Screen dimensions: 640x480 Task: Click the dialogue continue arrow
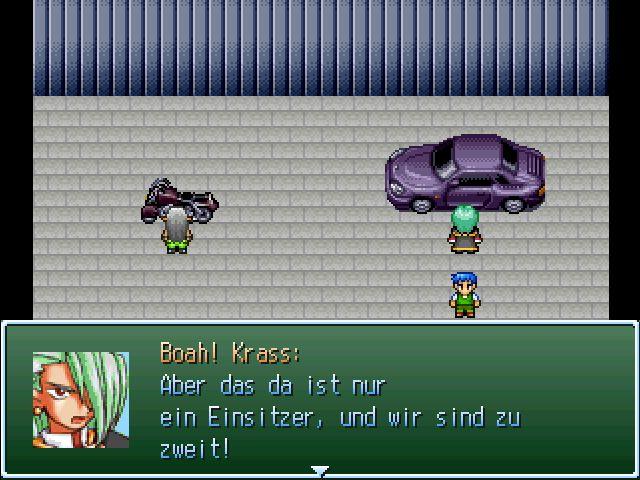(319, 470)
